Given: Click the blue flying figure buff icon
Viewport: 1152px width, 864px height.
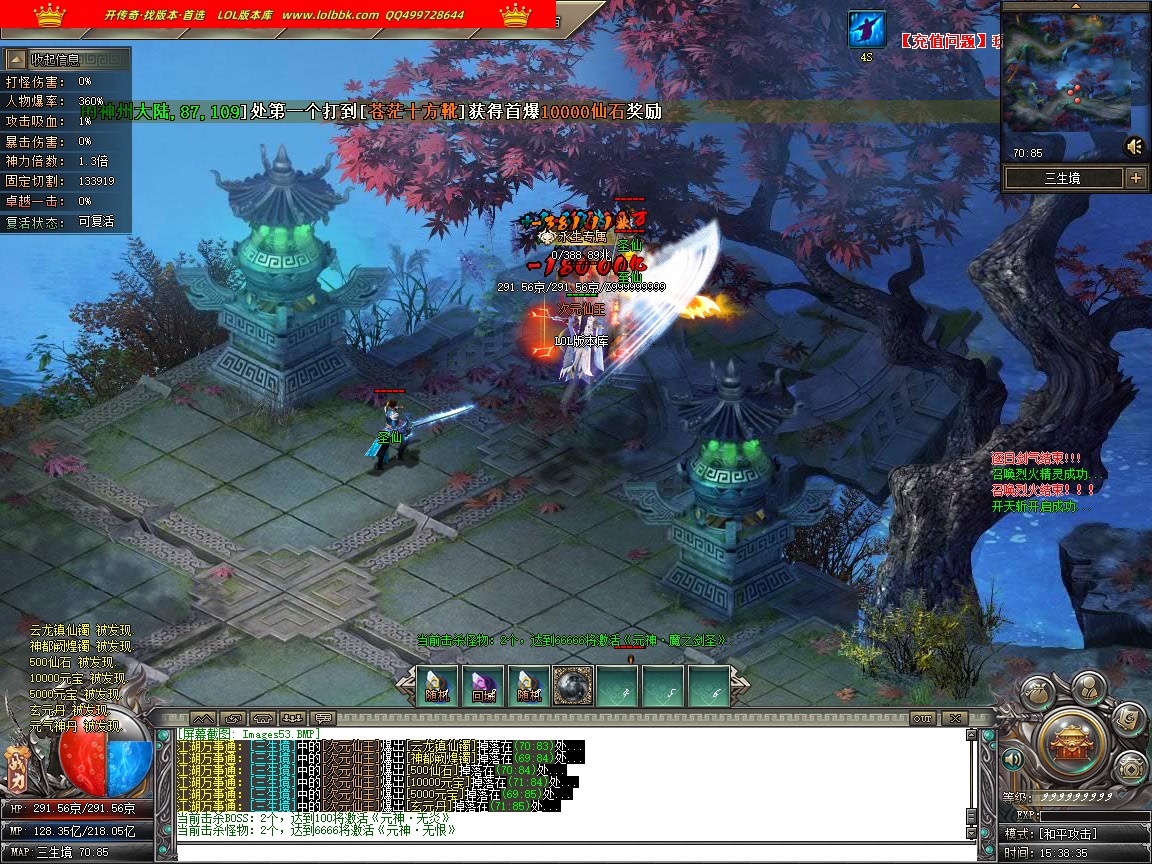Looking at the screenshot, I should (x=867, y=29).
